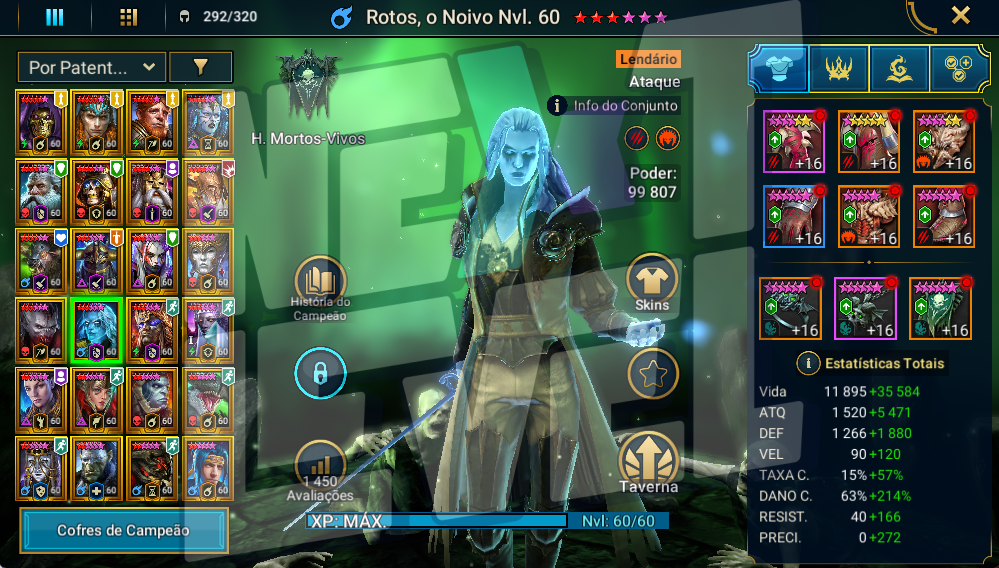Screen dimensions: 999x568
Task: Show Info do Conjunto
Action: tap(614, 105)
